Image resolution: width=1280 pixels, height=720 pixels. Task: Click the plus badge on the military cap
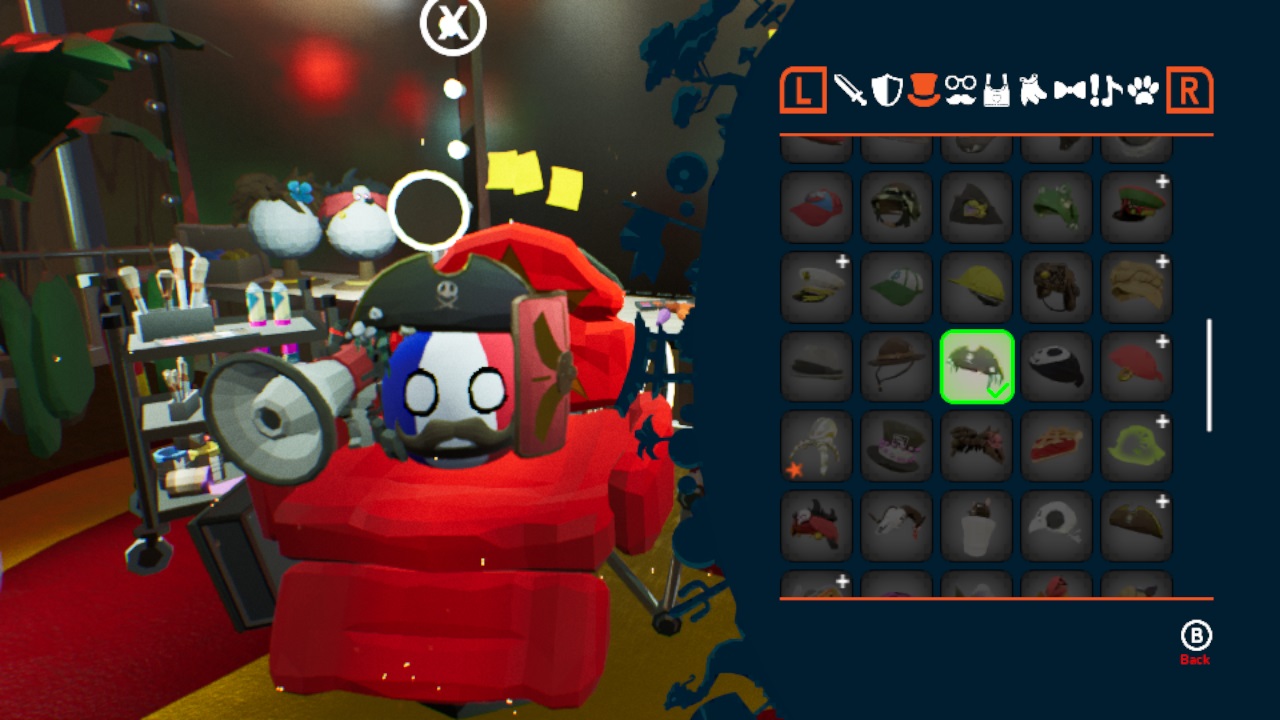click(x=1161, y=181)
